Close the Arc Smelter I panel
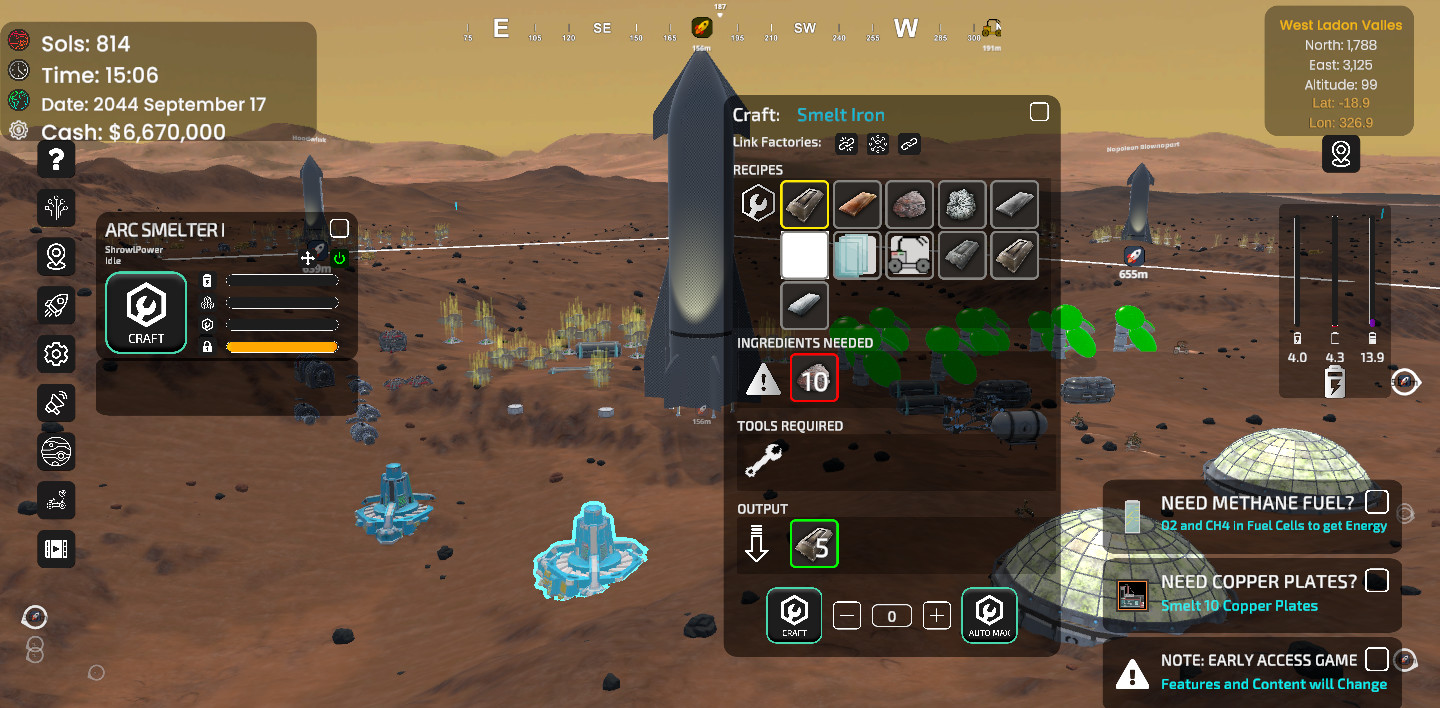This screenshot has width=1440, height=708. click(x=339, y=228)
